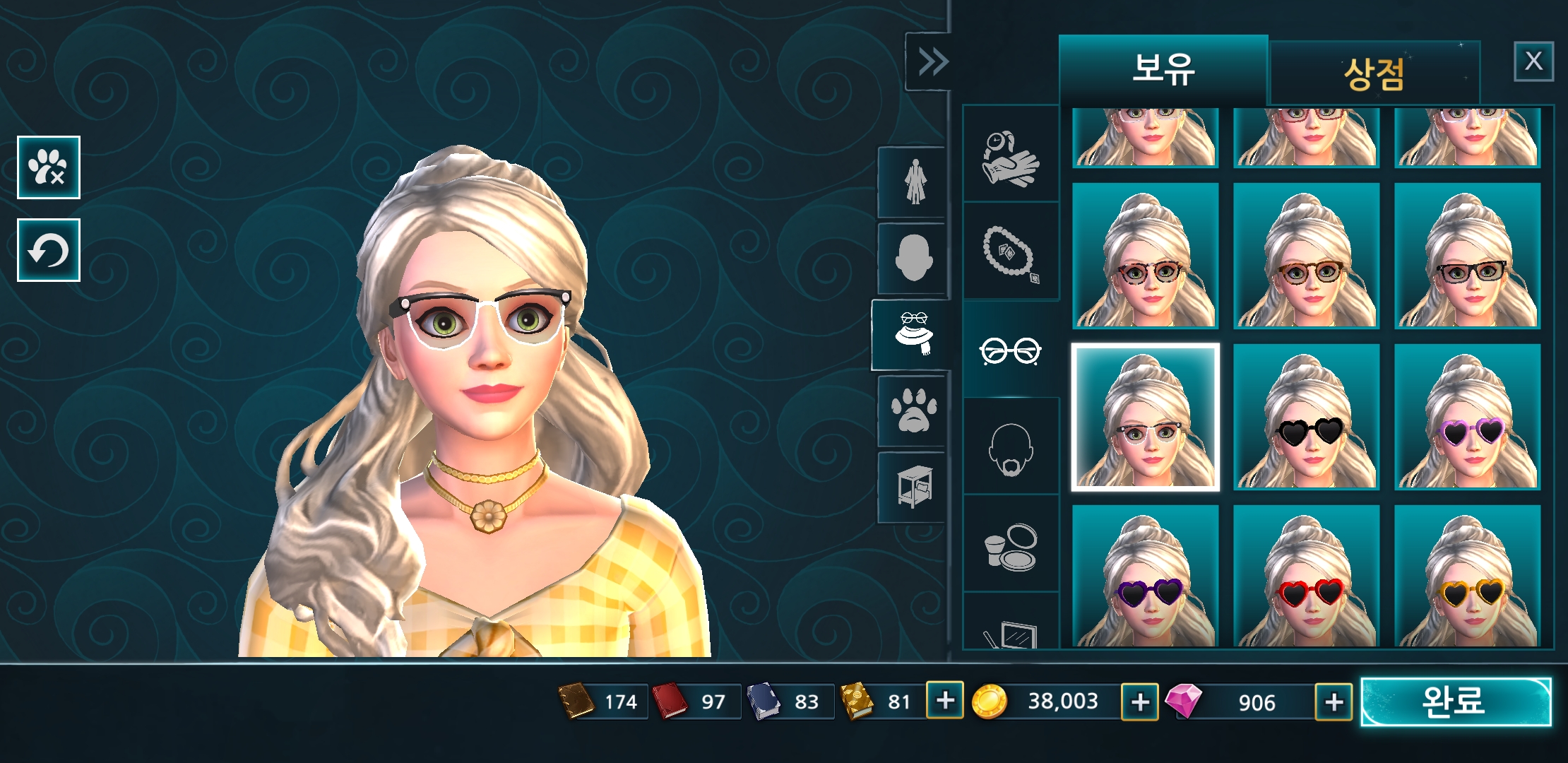Buy more pink gems with plus button
1568x763 pixels.
[x=1334, y=702]
